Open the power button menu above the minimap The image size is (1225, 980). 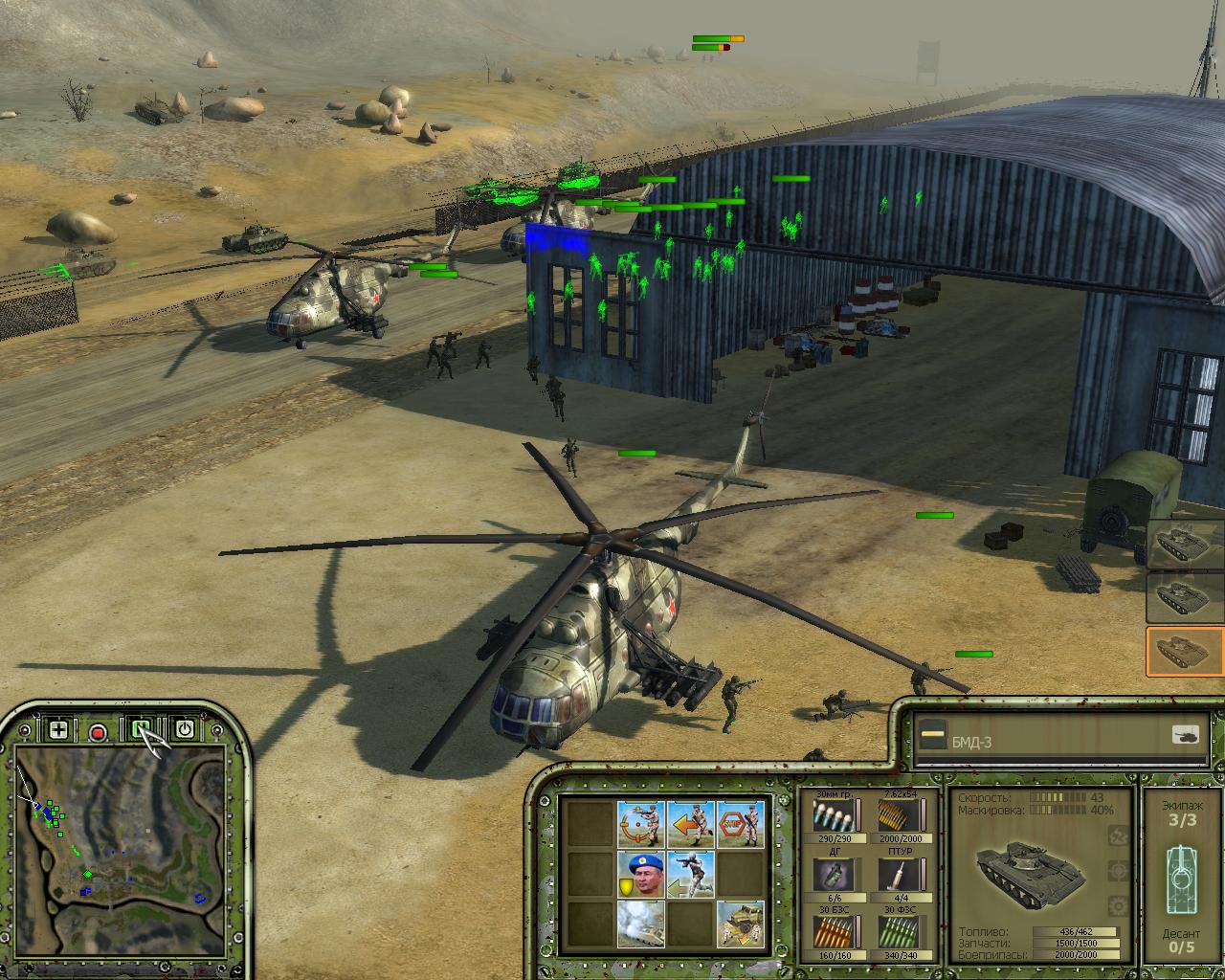(x=185, y=730)
